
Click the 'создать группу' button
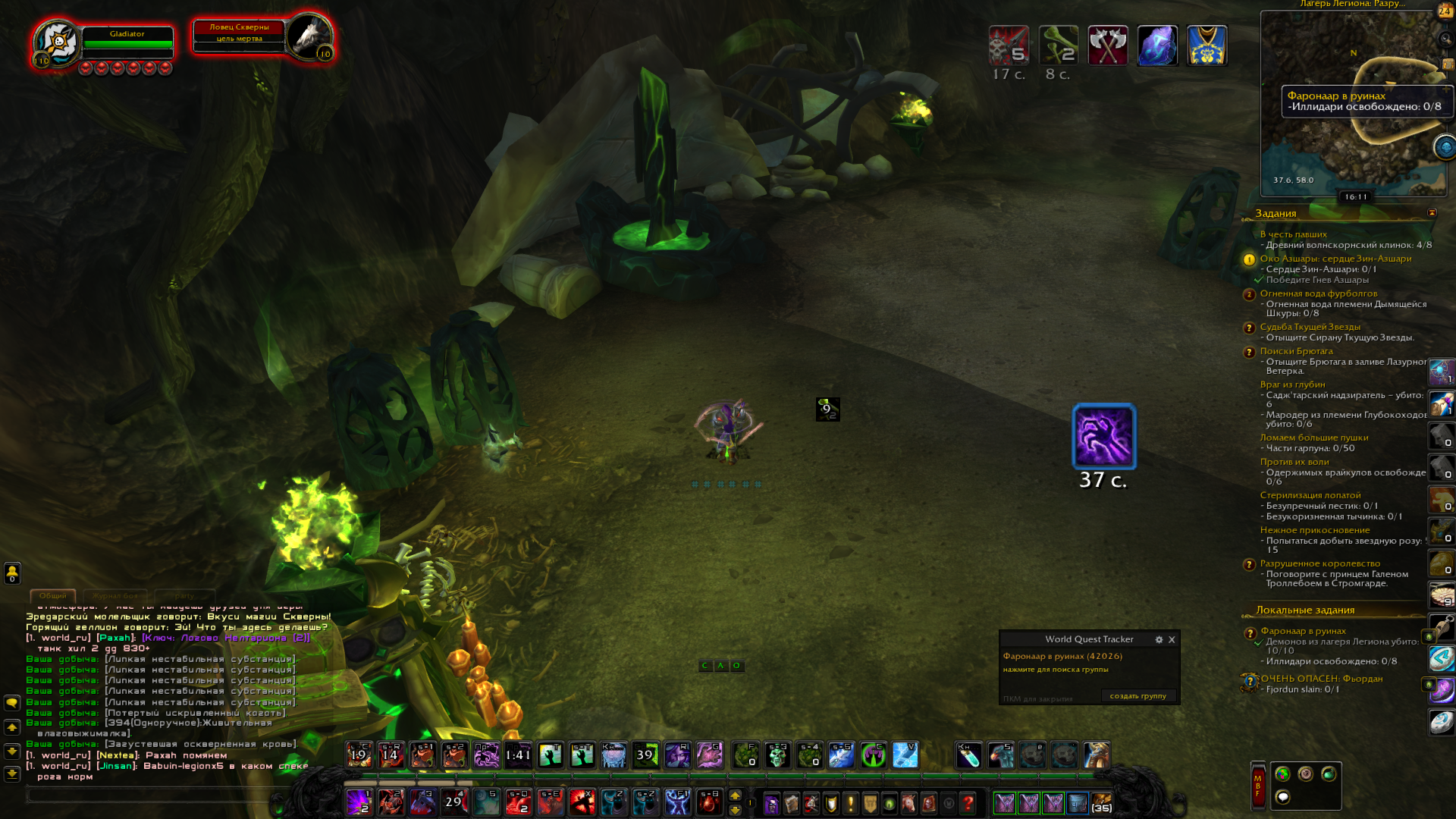[x=1137, y=695]
